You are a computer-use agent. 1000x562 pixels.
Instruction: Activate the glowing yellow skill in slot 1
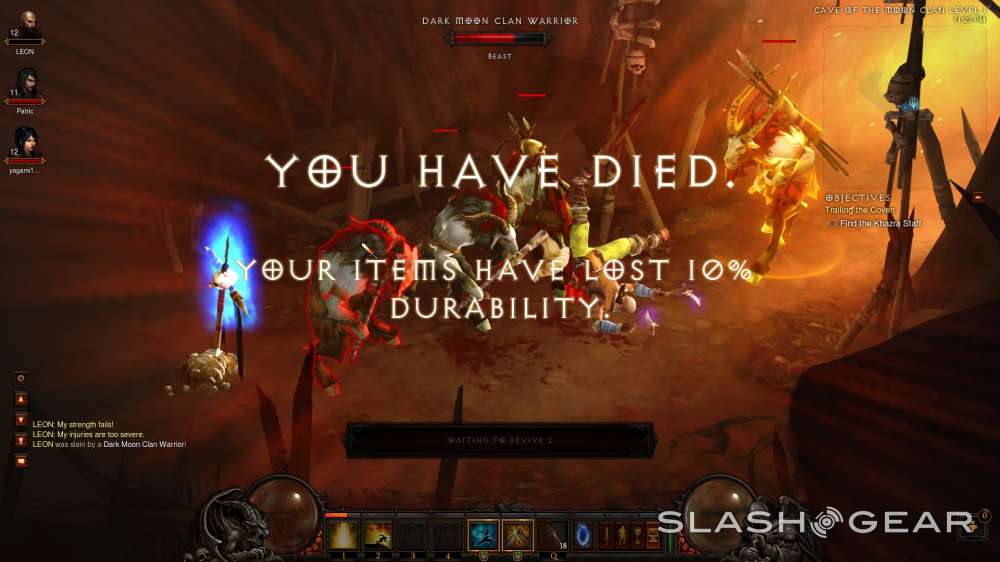343,535
